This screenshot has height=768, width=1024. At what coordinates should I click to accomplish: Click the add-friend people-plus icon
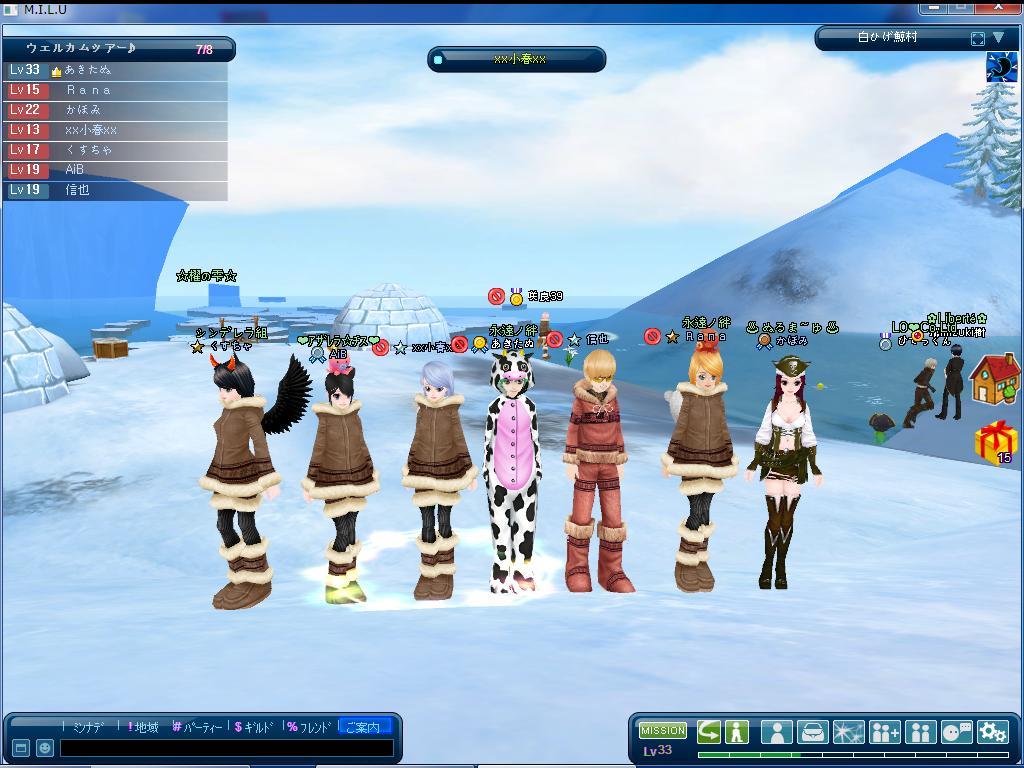pyautogui.click(x=885, y=732)
